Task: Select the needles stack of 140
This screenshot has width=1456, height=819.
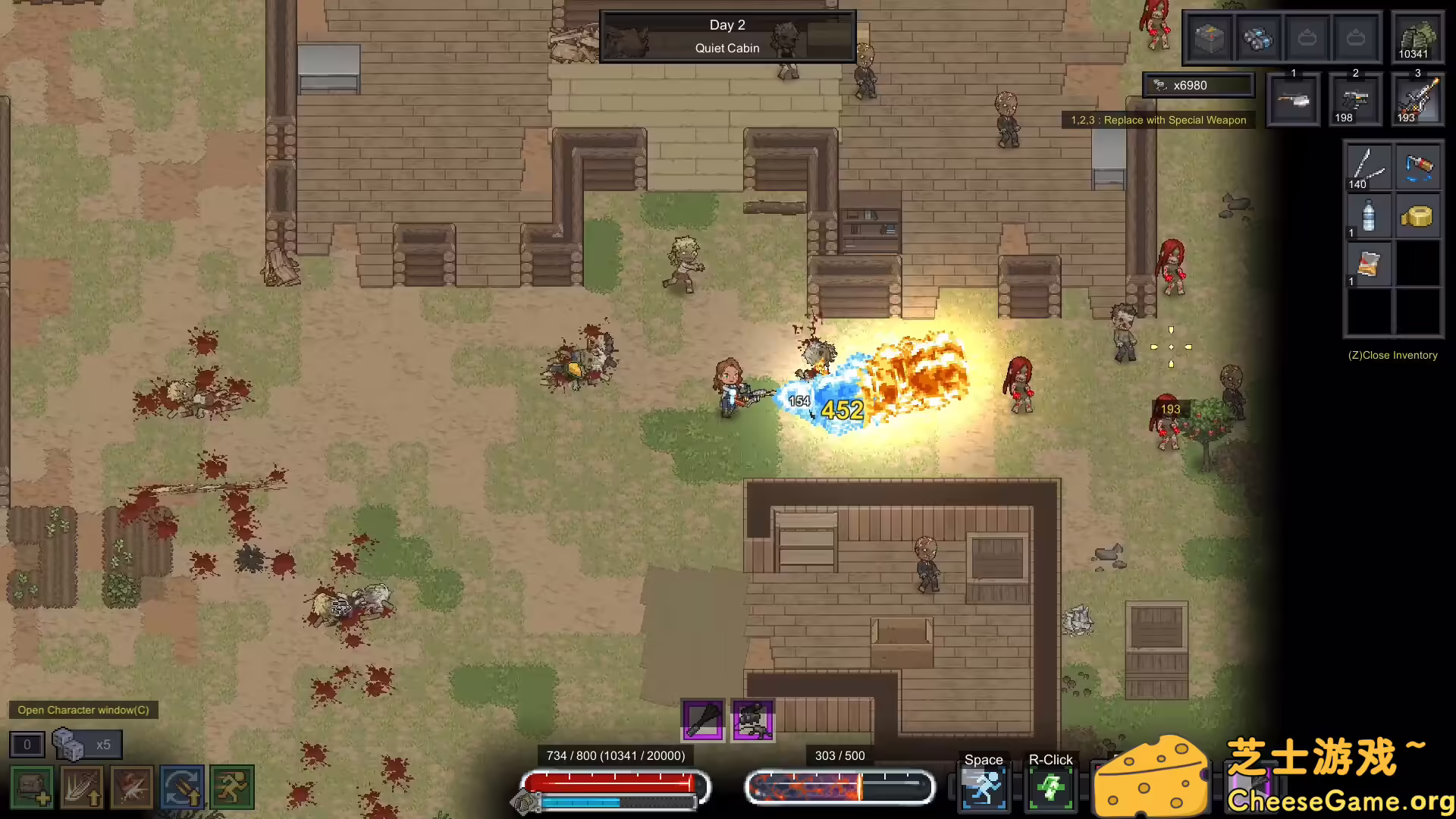Action: click(x=1369, y=167)
